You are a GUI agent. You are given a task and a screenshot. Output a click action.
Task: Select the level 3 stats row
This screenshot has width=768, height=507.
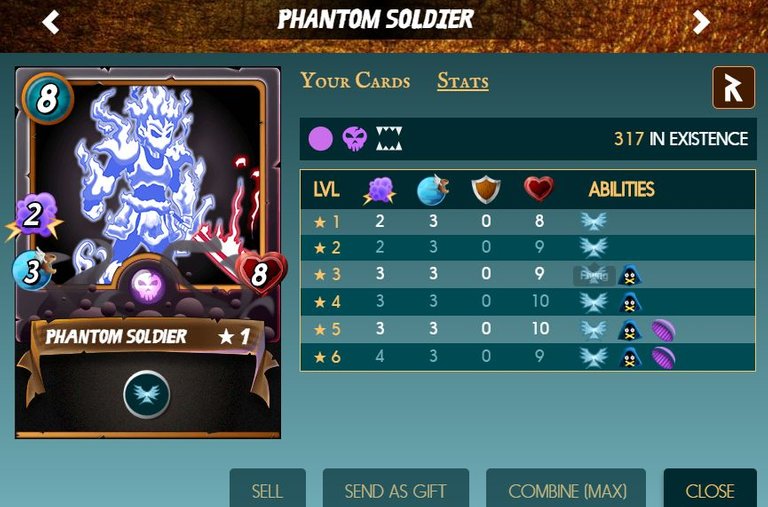click(527, 275)
